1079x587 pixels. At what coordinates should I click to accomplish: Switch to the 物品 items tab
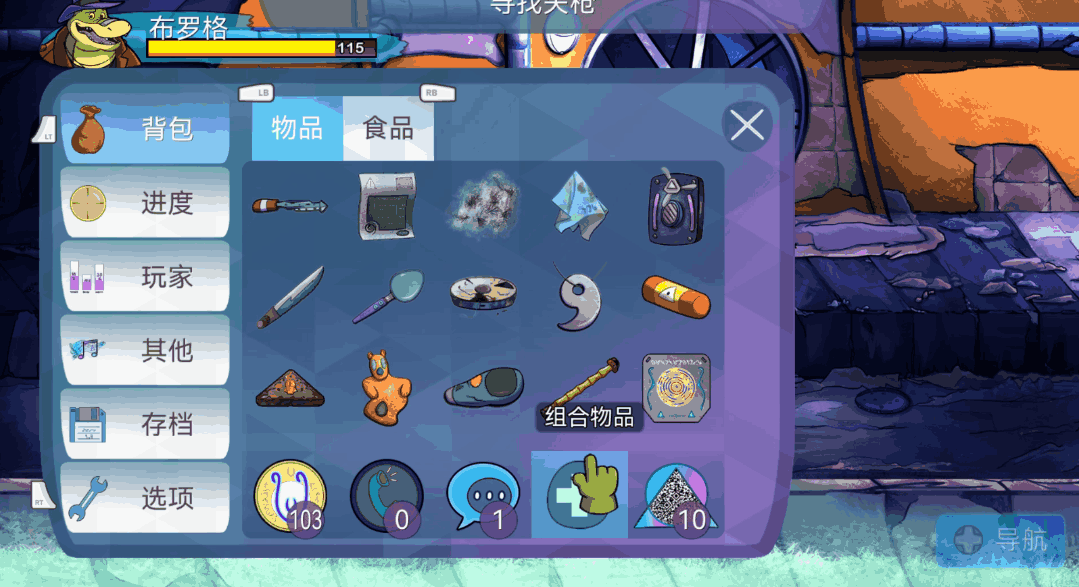(x=297, y=129)
